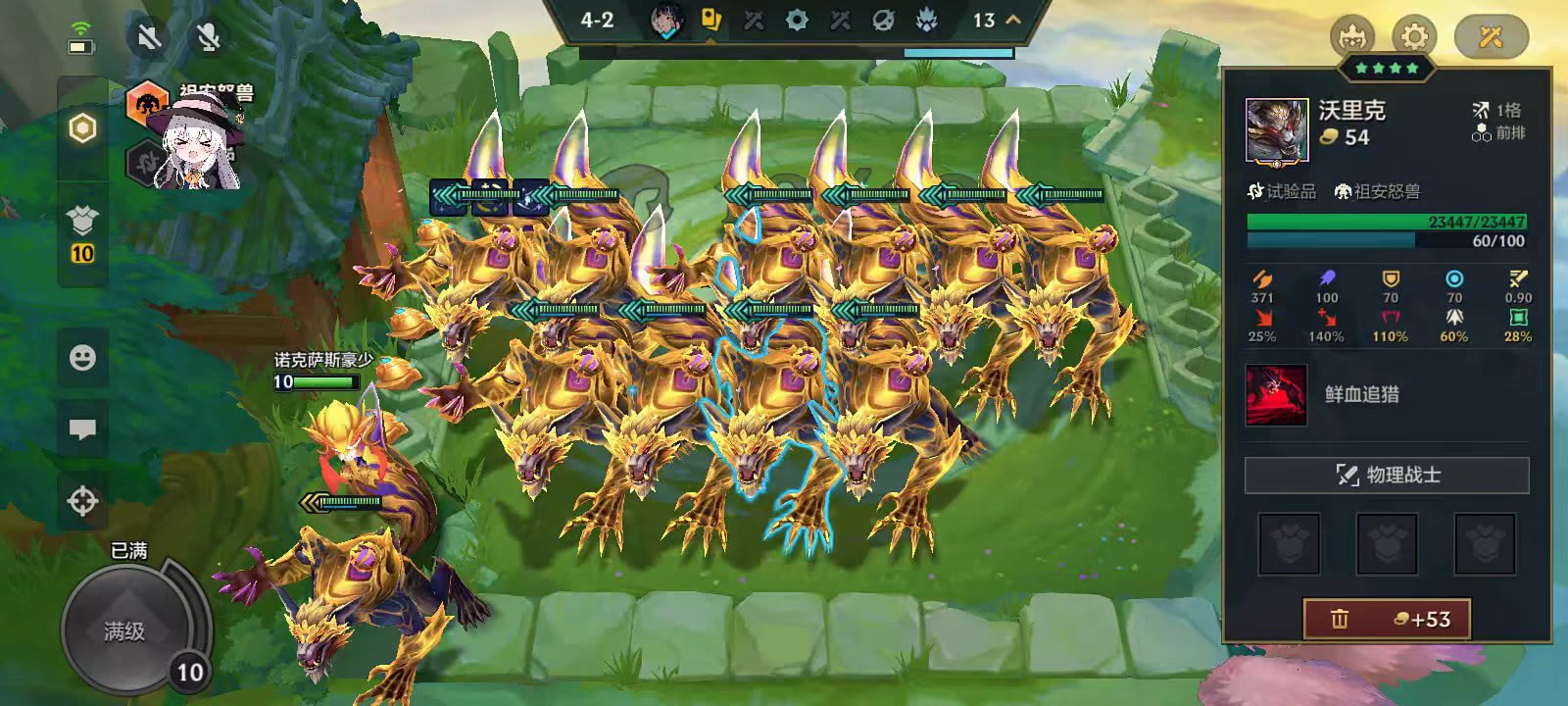Tap the crosshair locate button
The image size is (1568, 706).
coord(83,501)
